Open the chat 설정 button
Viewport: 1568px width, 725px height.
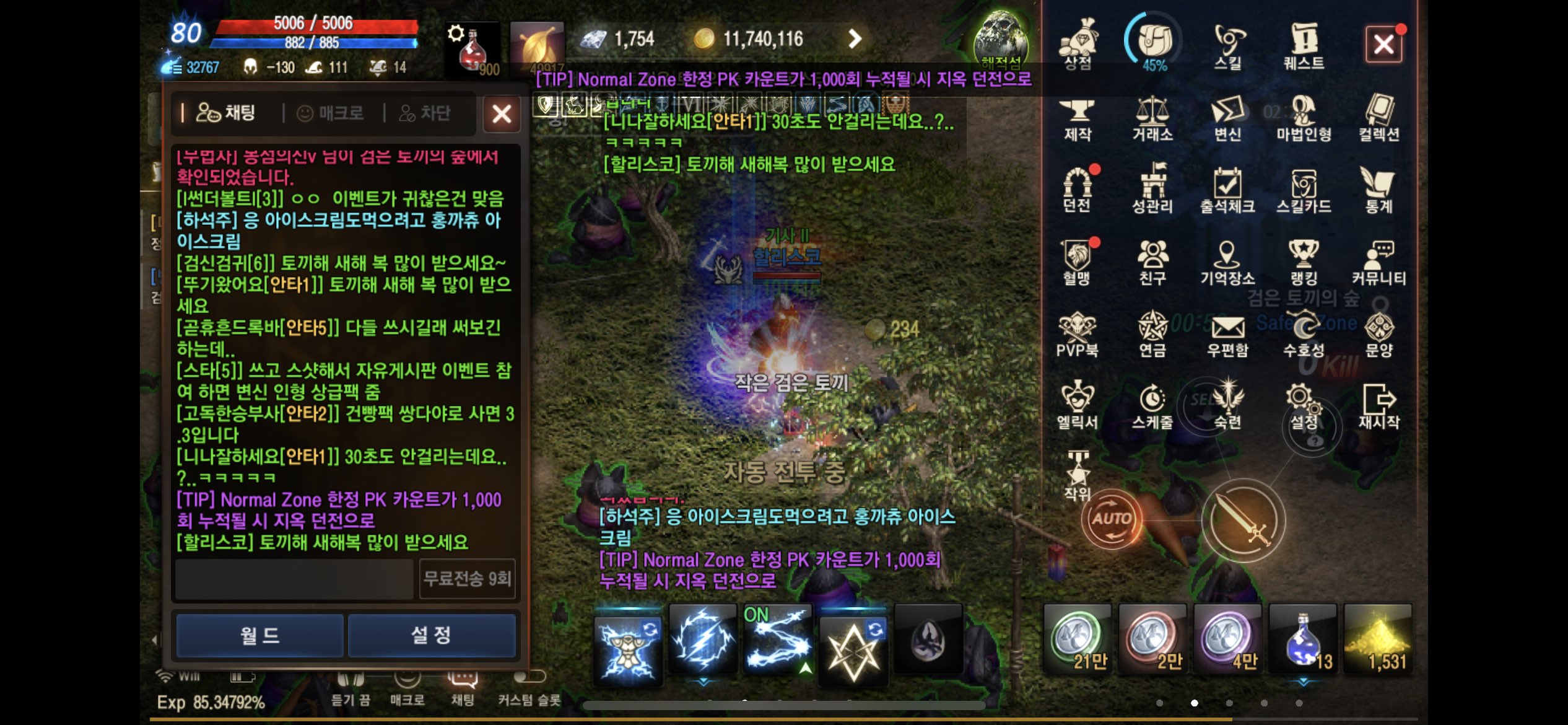pos(432,635)
